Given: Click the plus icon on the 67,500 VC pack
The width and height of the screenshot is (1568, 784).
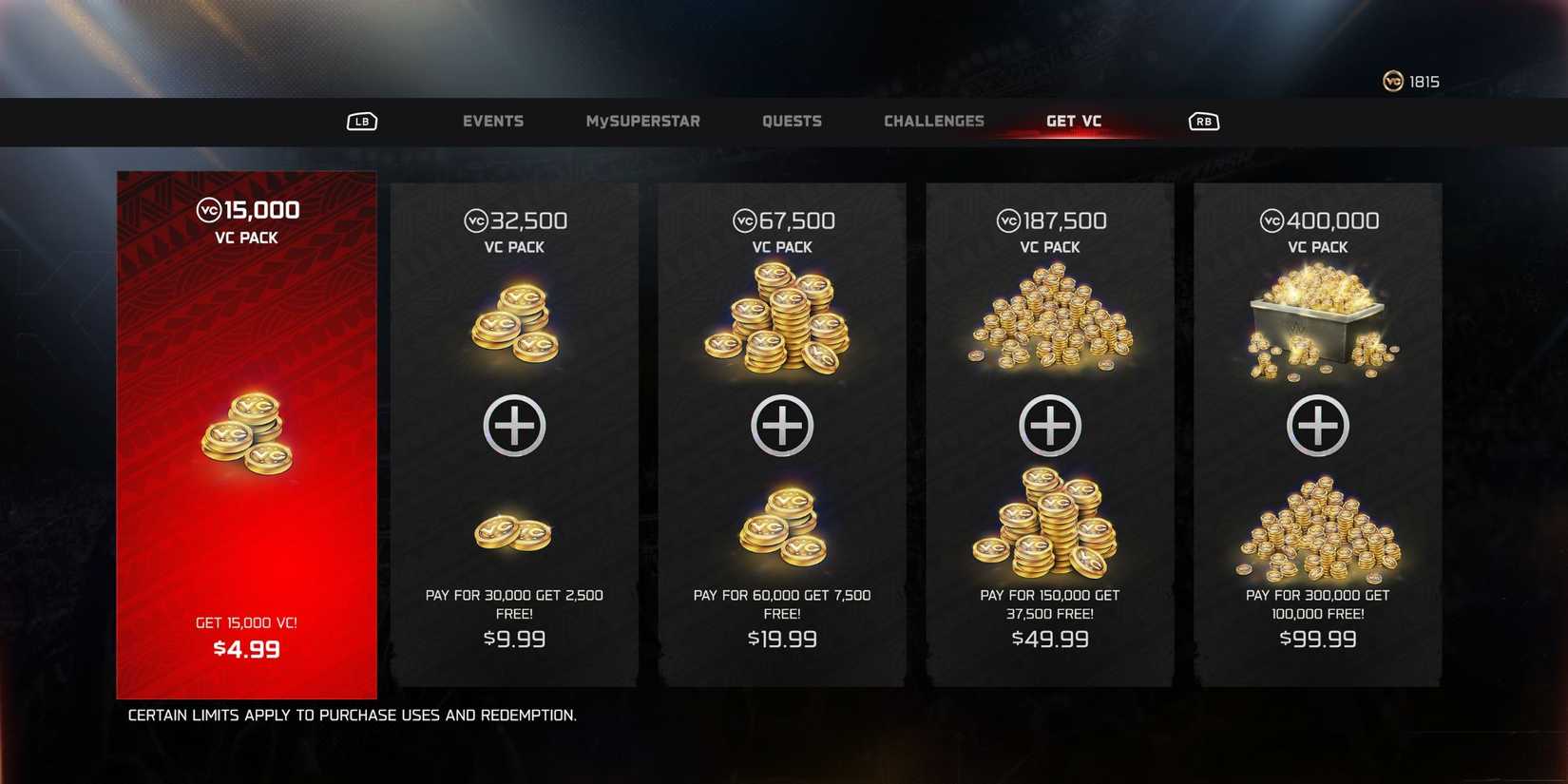Looking at the screenshot, I should (781, 426).
